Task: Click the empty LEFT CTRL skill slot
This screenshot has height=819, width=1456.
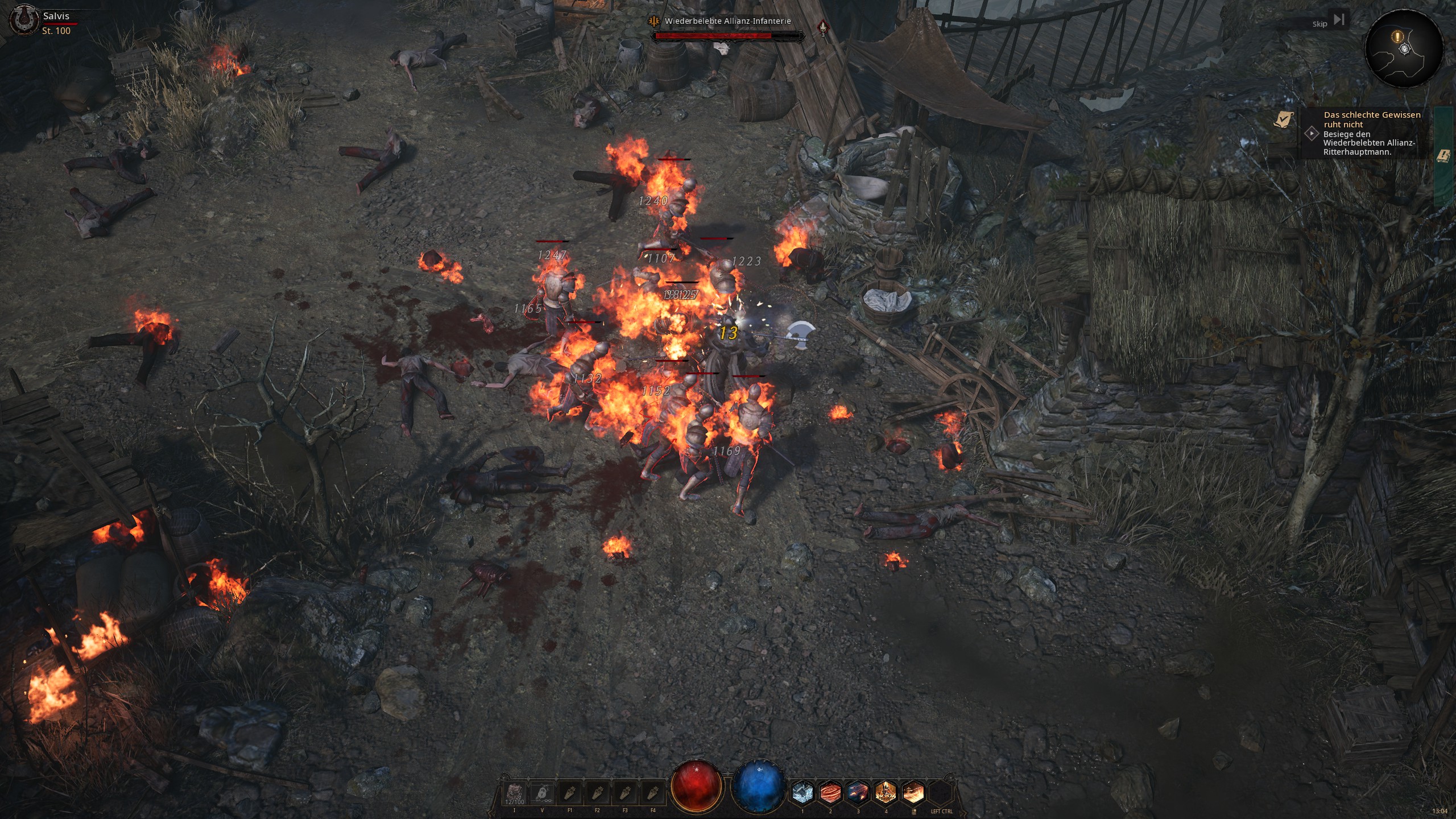Action: tap(941, 792)
